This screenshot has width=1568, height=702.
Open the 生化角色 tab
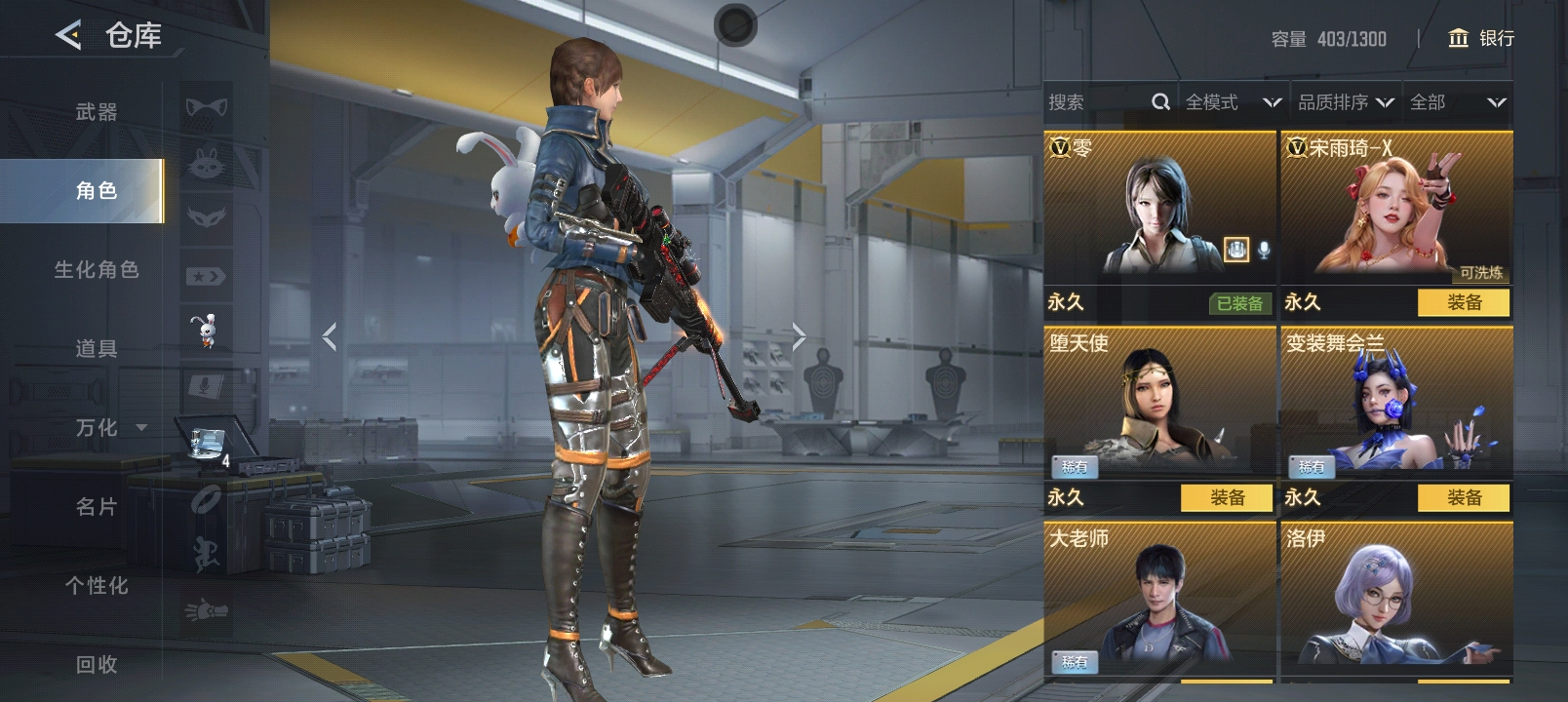97,270
